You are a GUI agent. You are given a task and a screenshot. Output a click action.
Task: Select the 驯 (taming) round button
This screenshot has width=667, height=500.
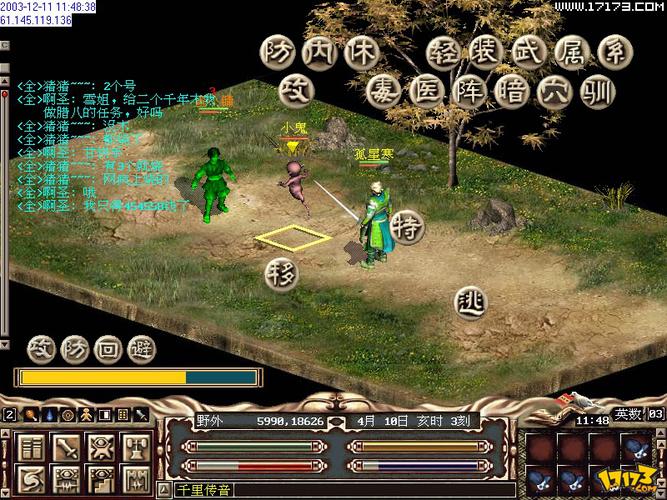[x=599, y=94]
